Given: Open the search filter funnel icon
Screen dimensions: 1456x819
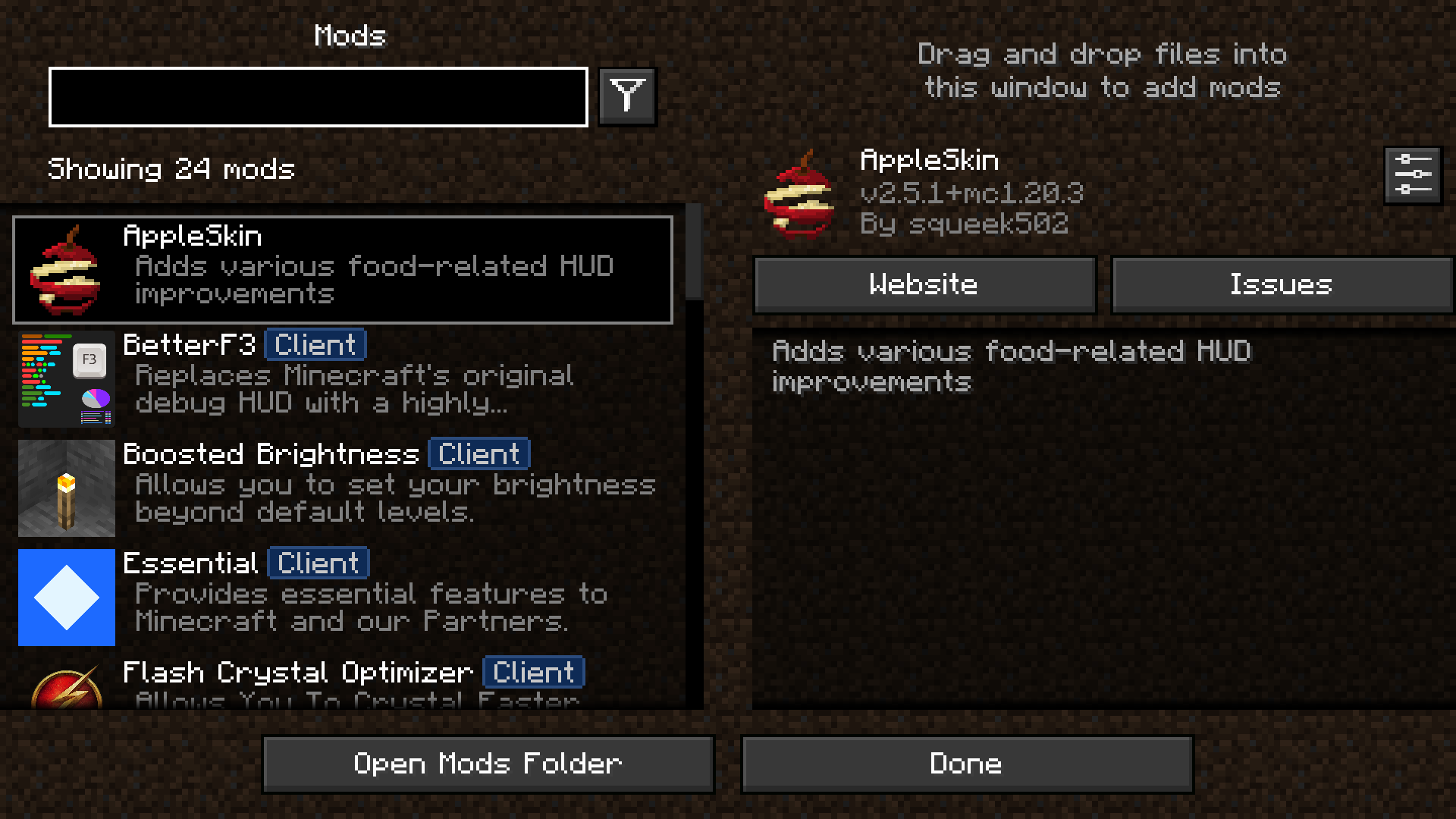Looking at the screenshot, I should tap(626, 96).
